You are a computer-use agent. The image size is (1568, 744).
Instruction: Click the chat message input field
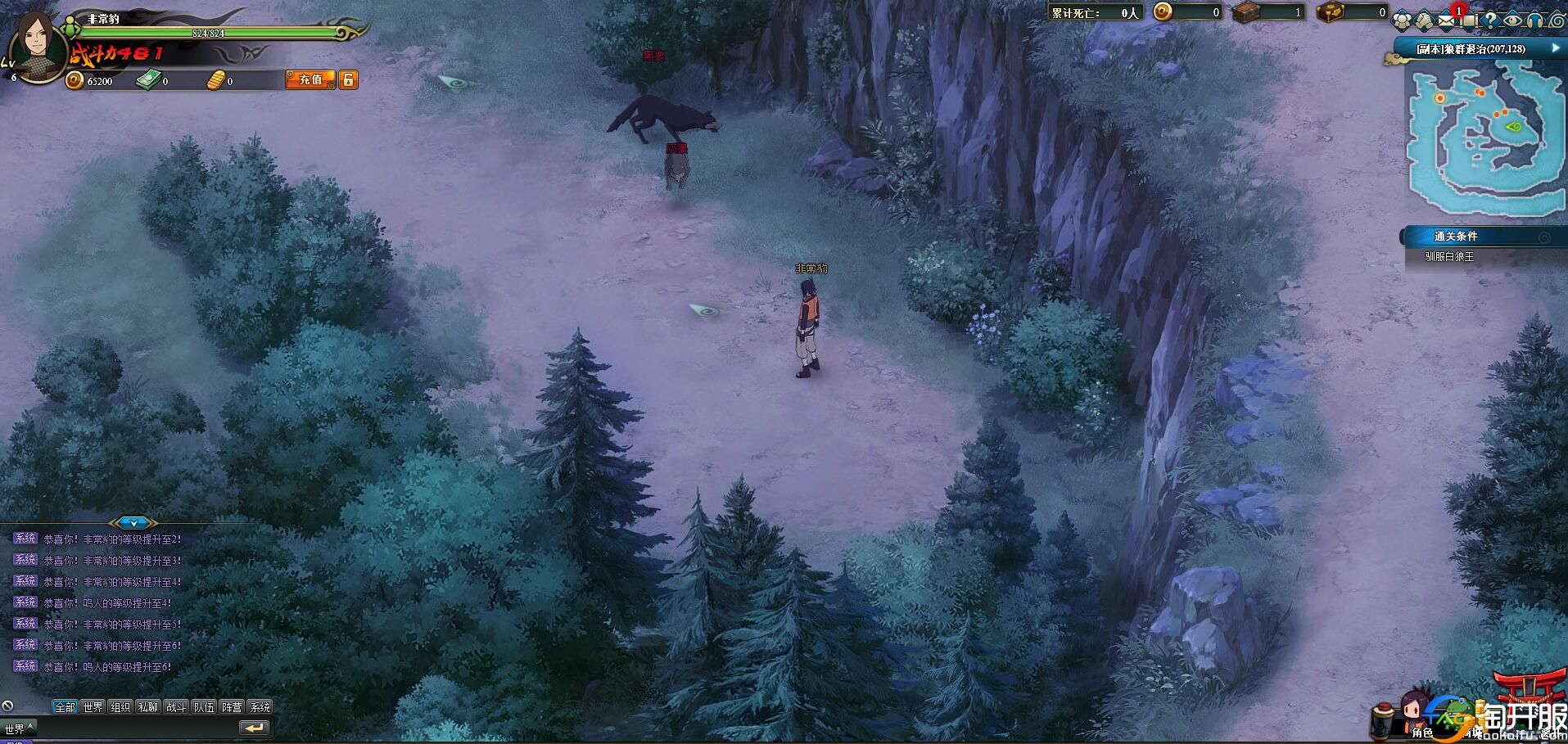[135, 728]
